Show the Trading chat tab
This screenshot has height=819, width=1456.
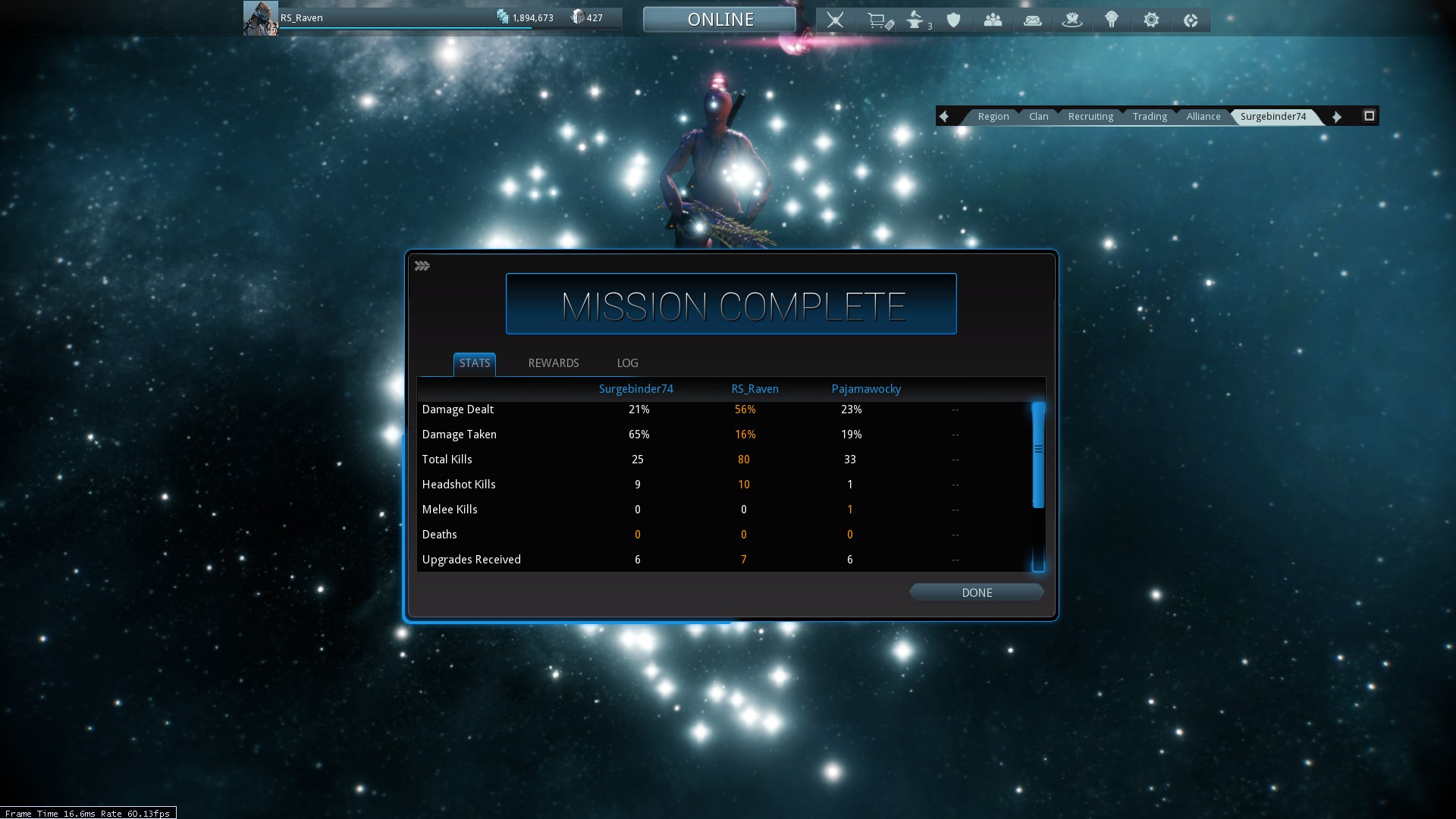[1150, 116]
